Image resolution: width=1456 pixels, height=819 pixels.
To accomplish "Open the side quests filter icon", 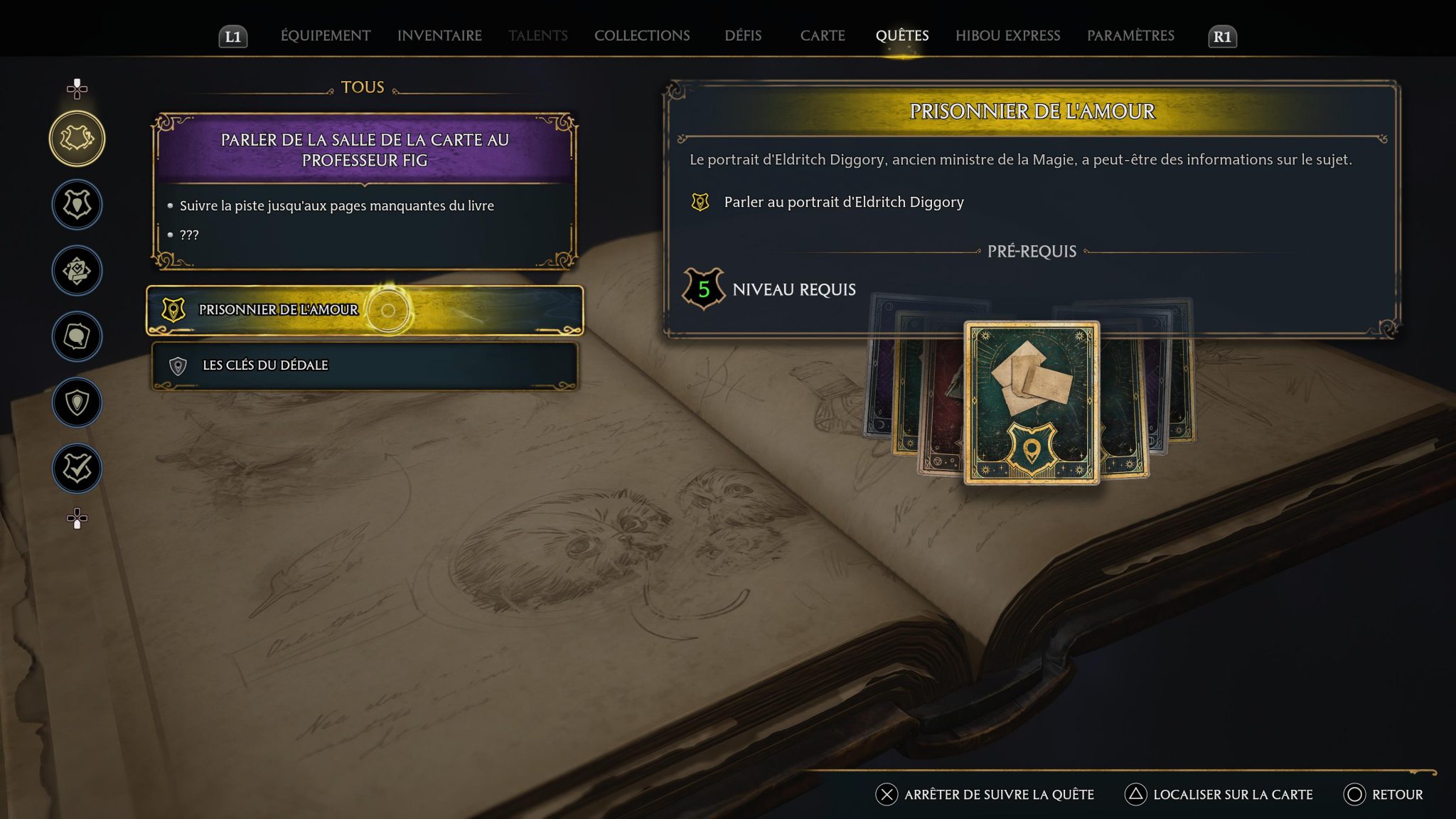I will point(77,270).
